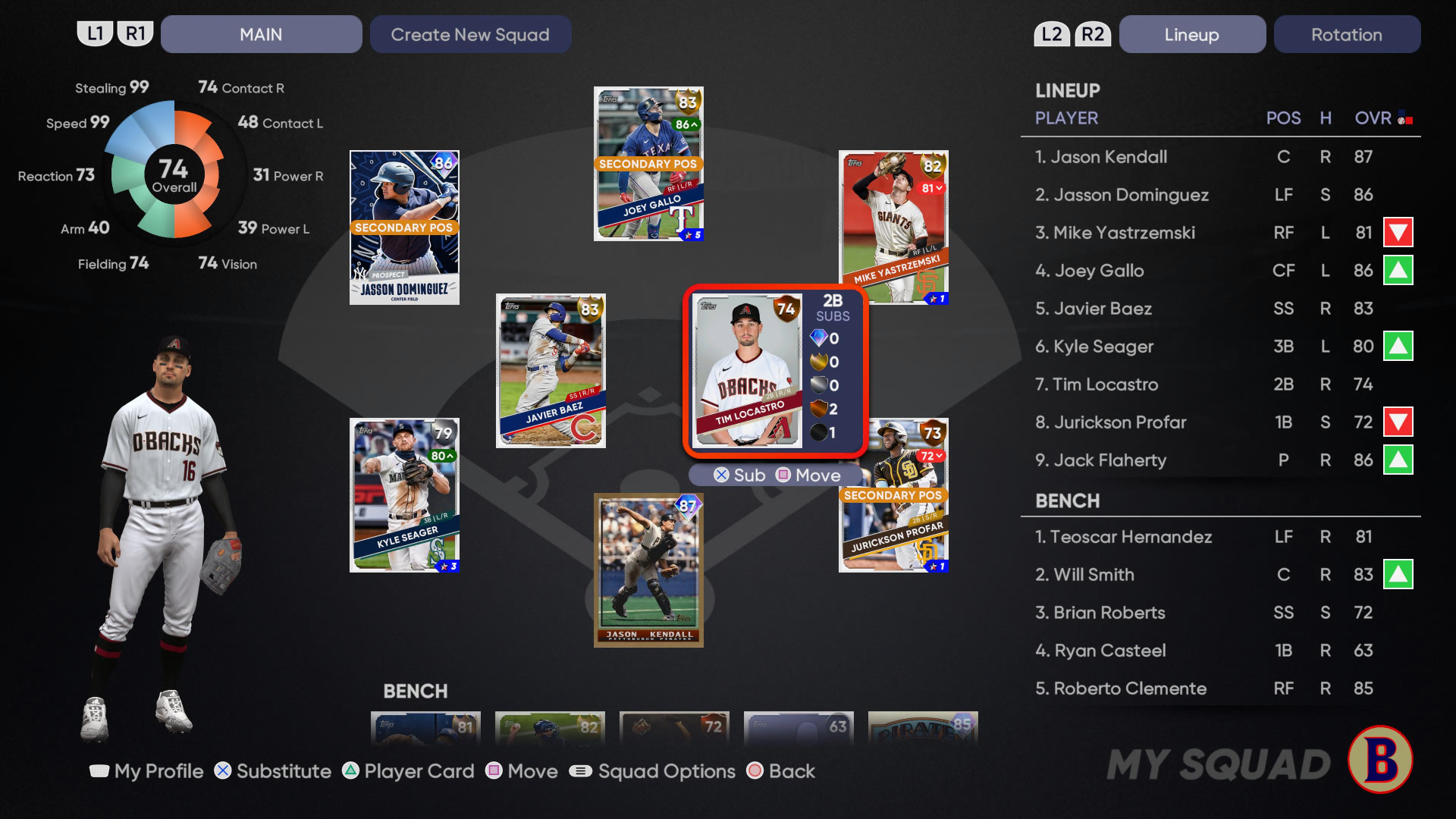Select the Move square icon
The width and height of the screenshot is (1456, 819).
[495, 771]
